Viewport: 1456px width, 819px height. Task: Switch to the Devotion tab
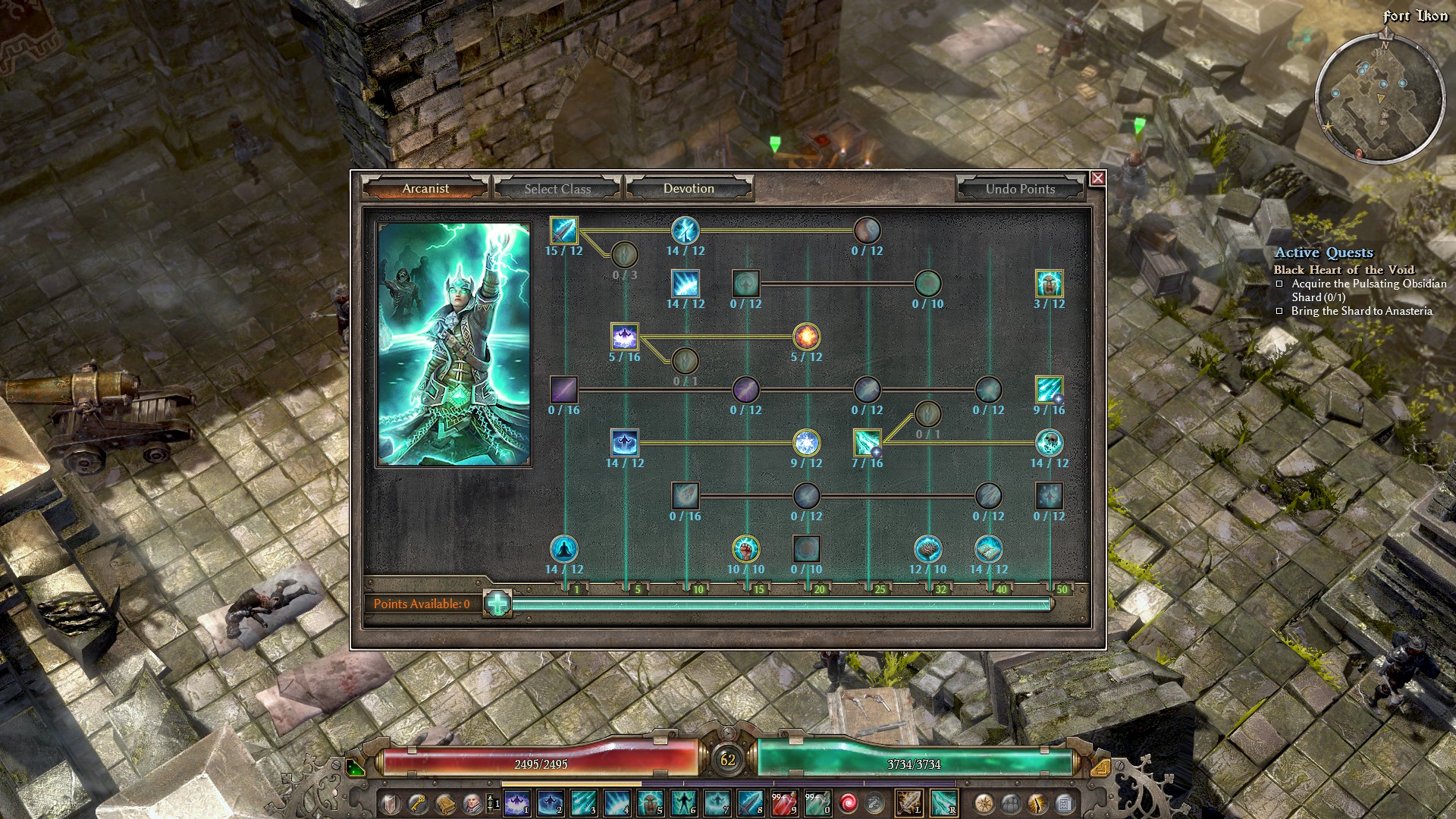(689, 189)
